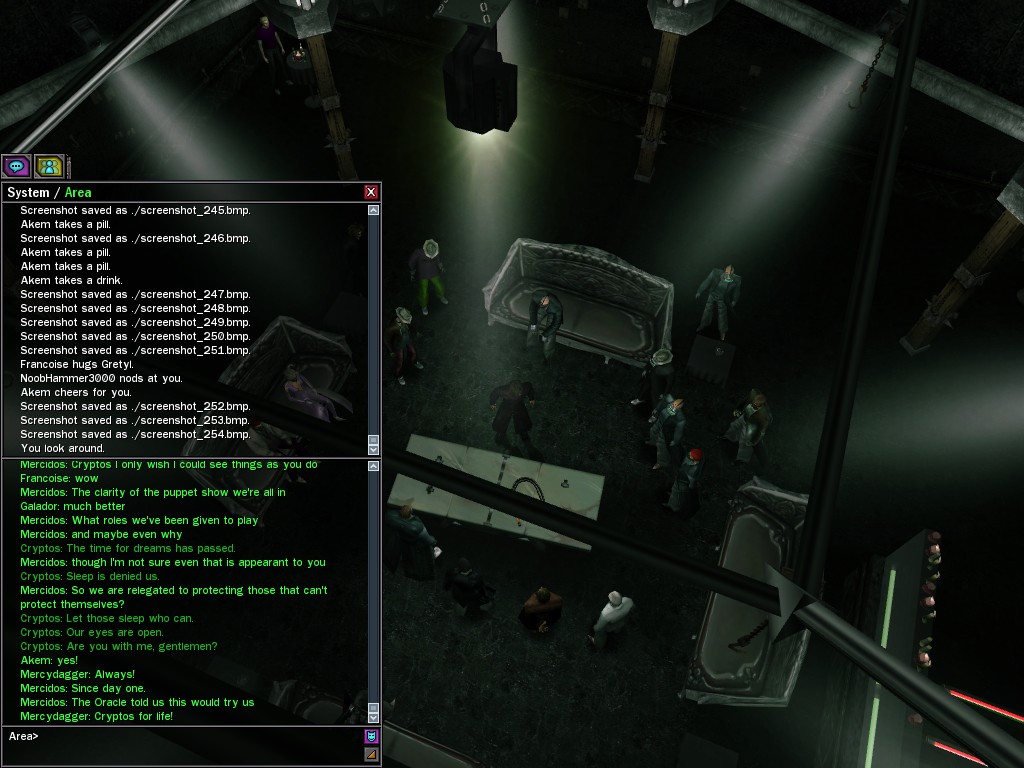Close the System / Area chat window
Image resolution: width=1024 pixels, height=768 pixels.
coord(371,192)
